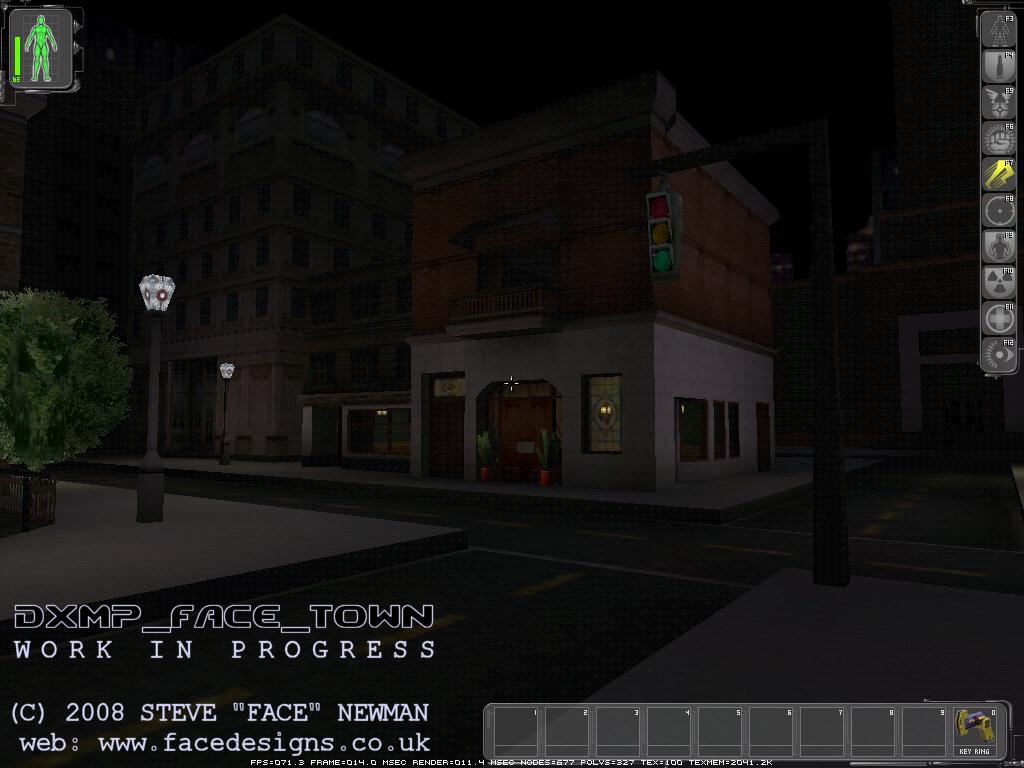This screenshot has width=1024, height=768.
Task: Activate the circular crosshair augmentation
Action: pyautogui.click(x=997, y=211)
